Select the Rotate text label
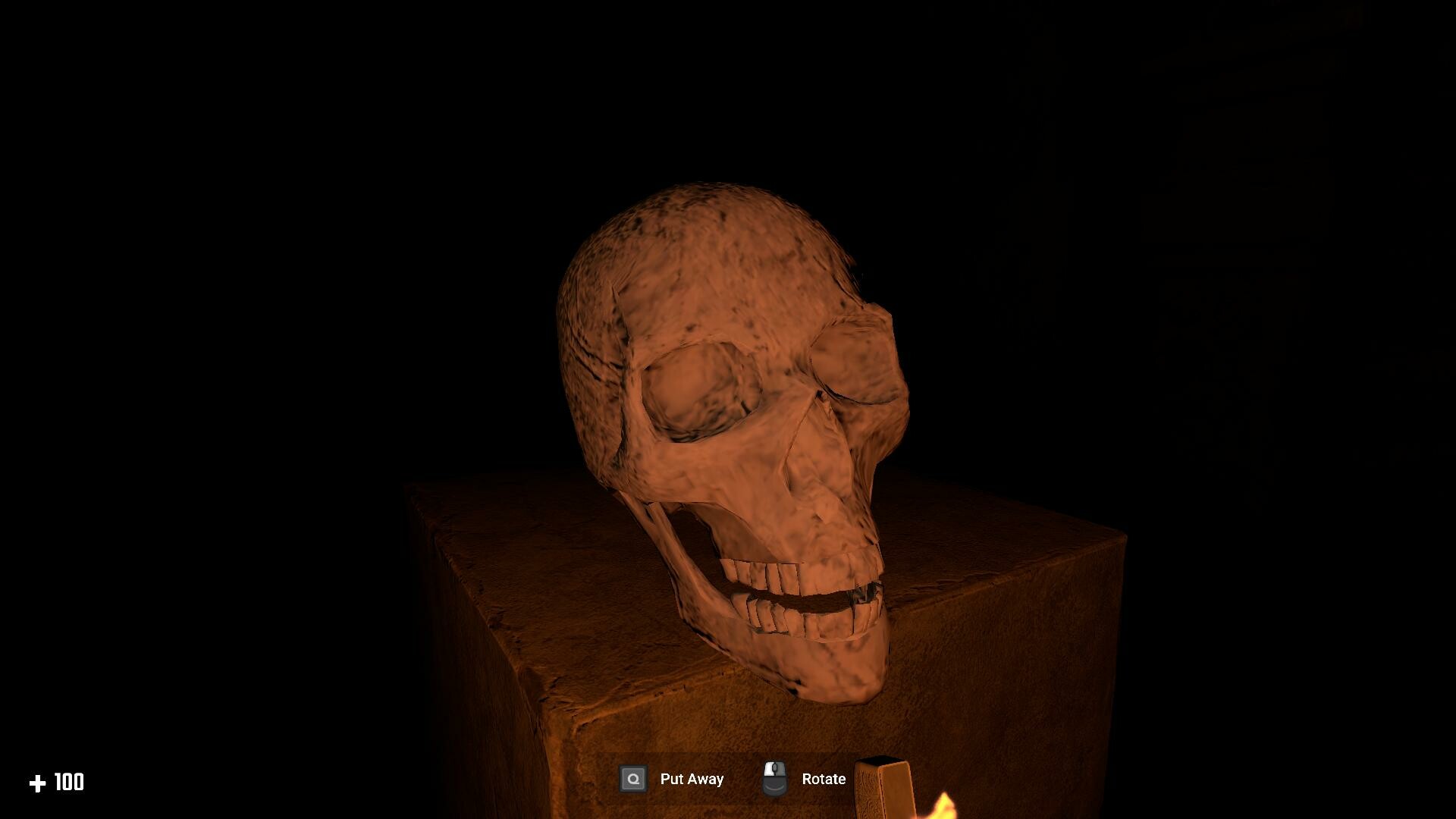 coord(823,778)
